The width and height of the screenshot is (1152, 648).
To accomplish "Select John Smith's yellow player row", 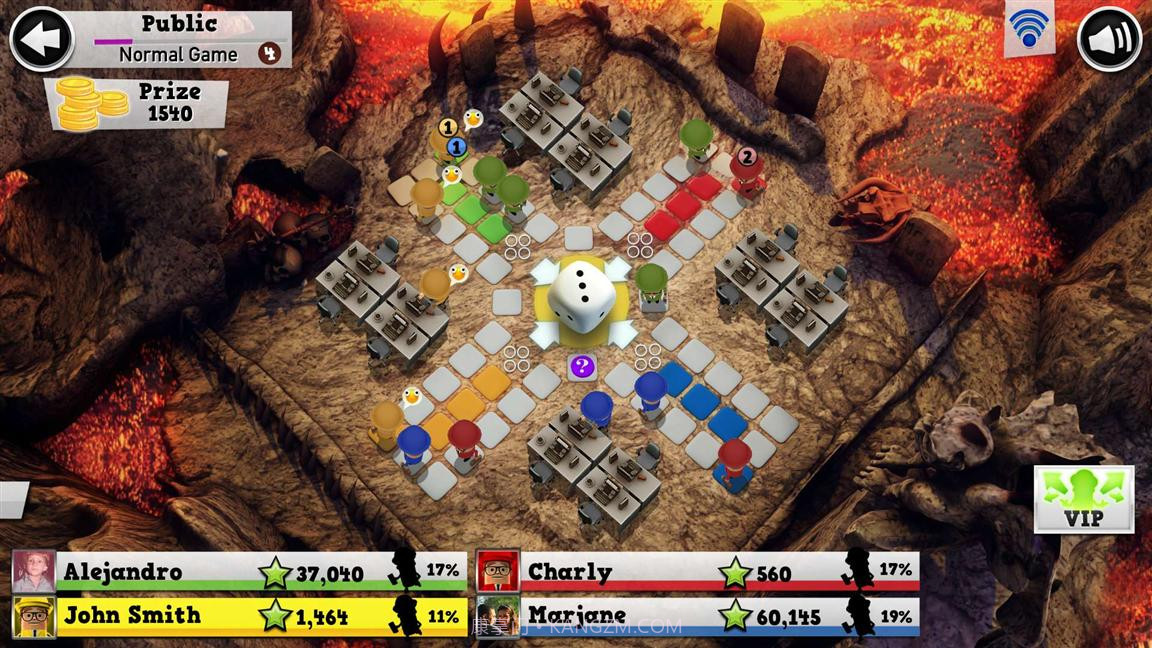I will pyautogui.click(x=240, y=616).
